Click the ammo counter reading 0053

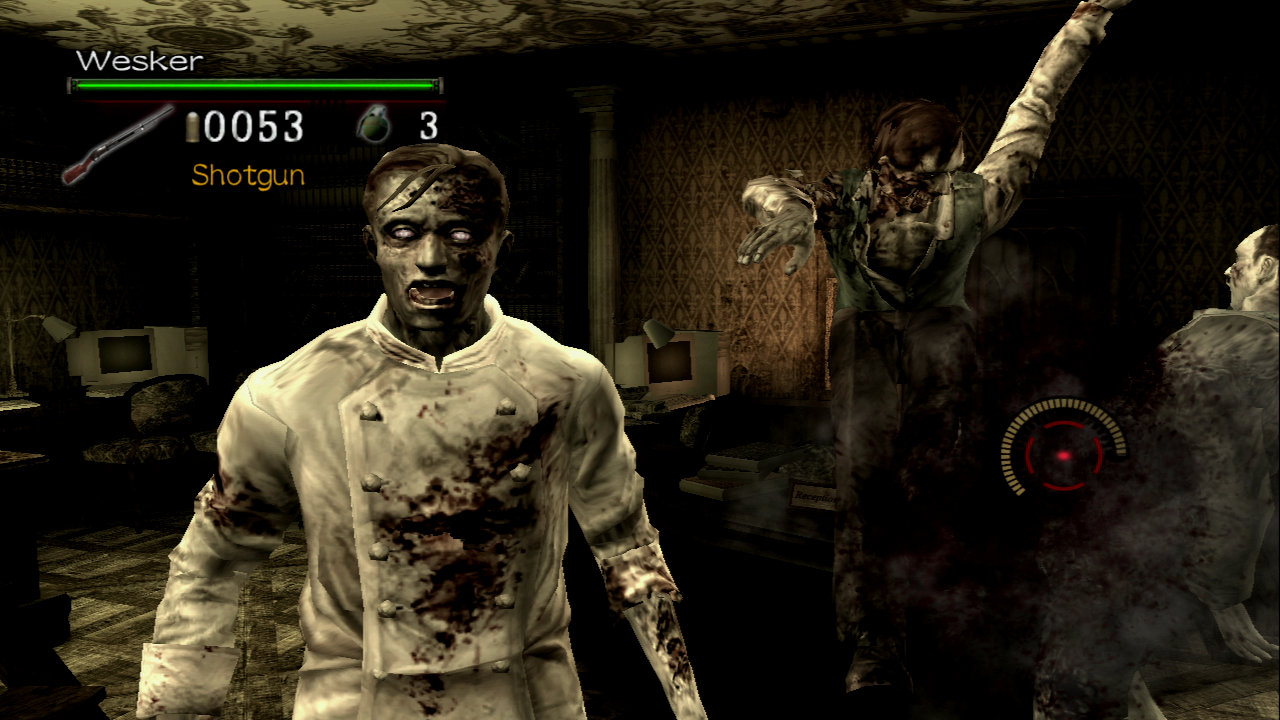tap(252, 126)
